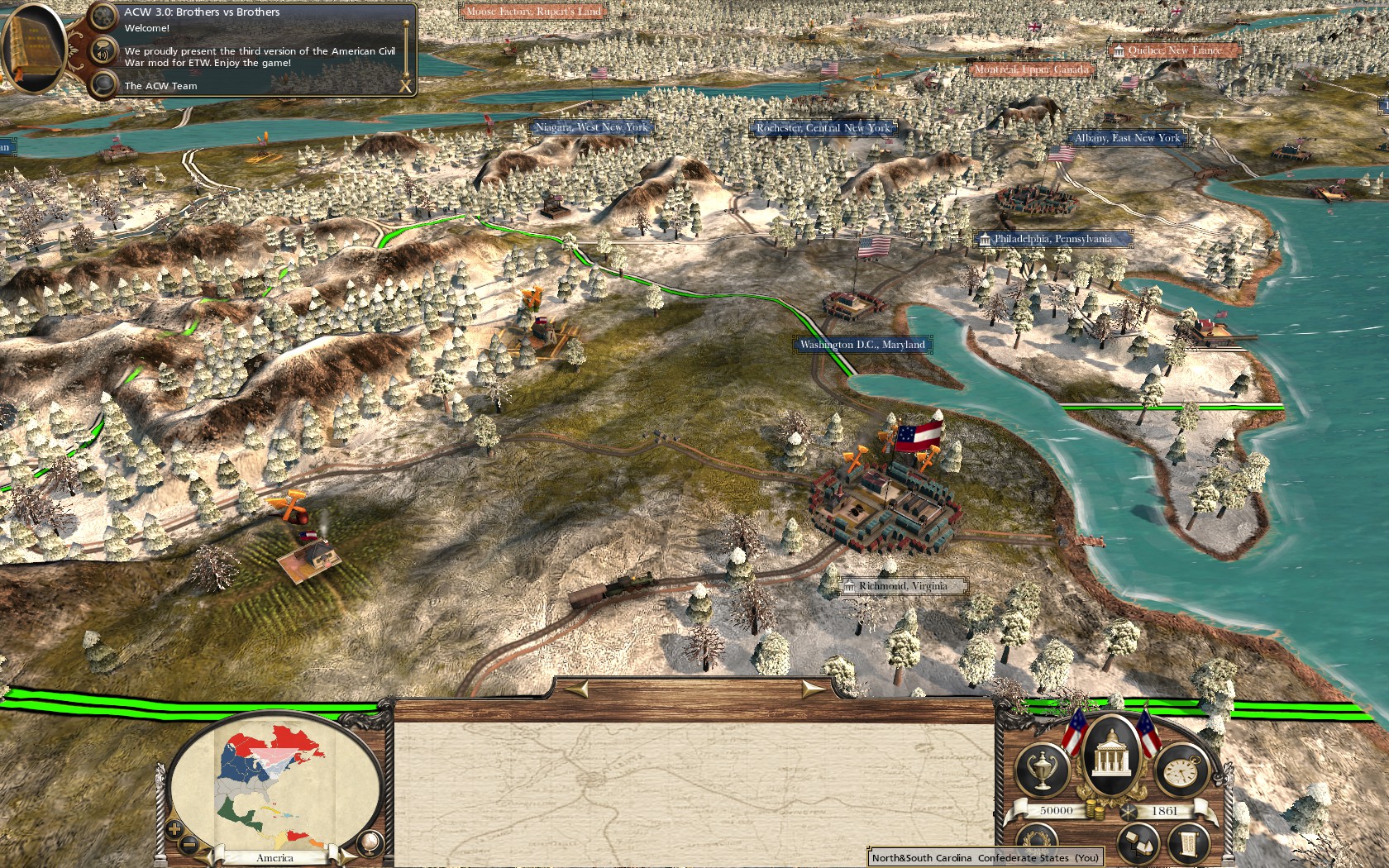Select the Philadelphia, Pennsylvania city label
The height and width of the screenshot is (868, 1389).
tap(1052, 239)
